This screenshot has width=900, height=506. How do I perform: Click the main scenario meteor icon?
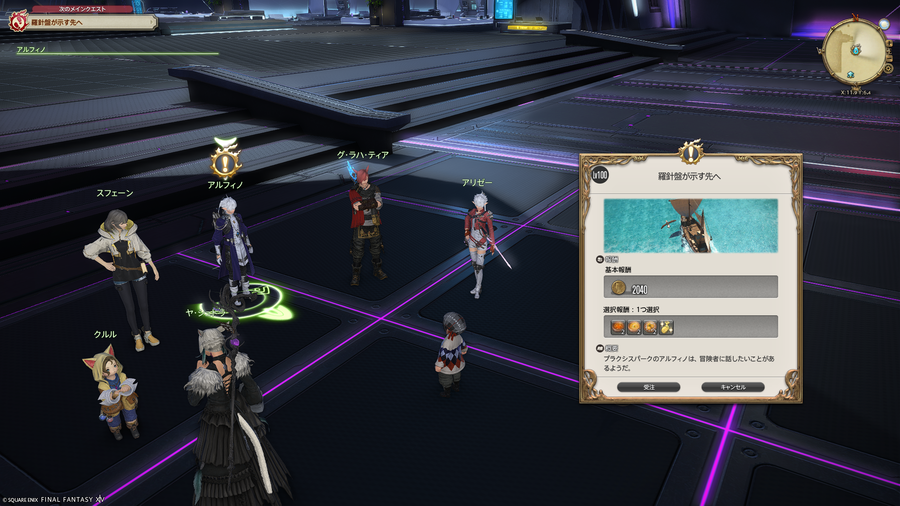pyautogui.click(x=16, y=20)
